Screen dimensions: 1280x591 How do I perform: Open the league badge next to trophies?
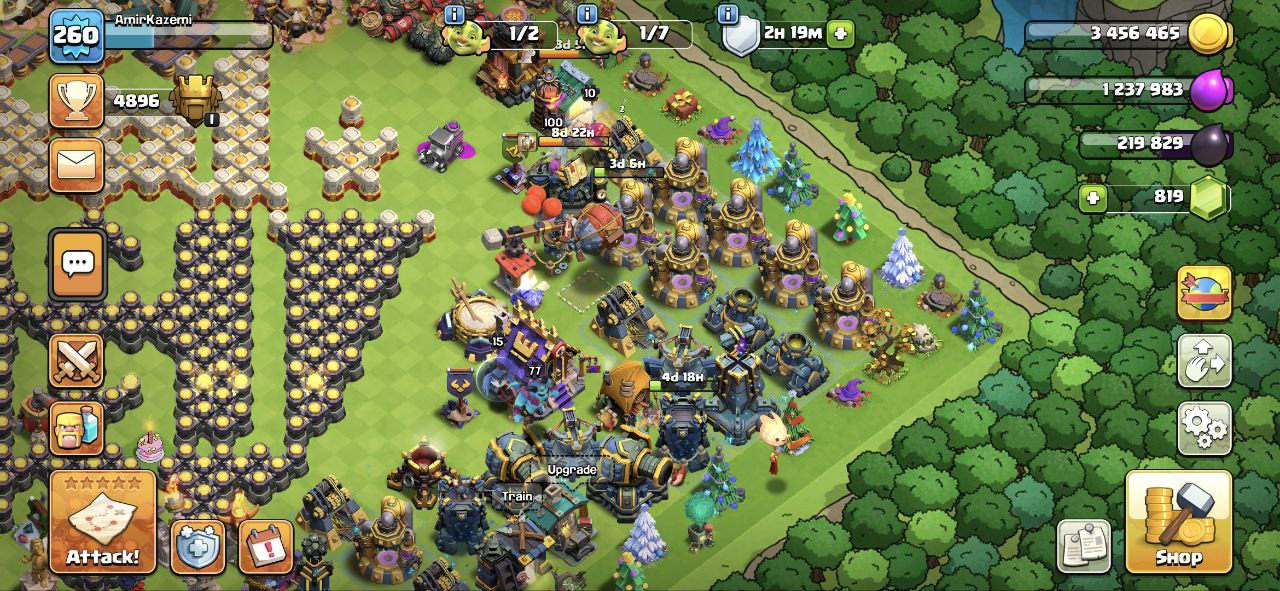(x=195, y=100)
